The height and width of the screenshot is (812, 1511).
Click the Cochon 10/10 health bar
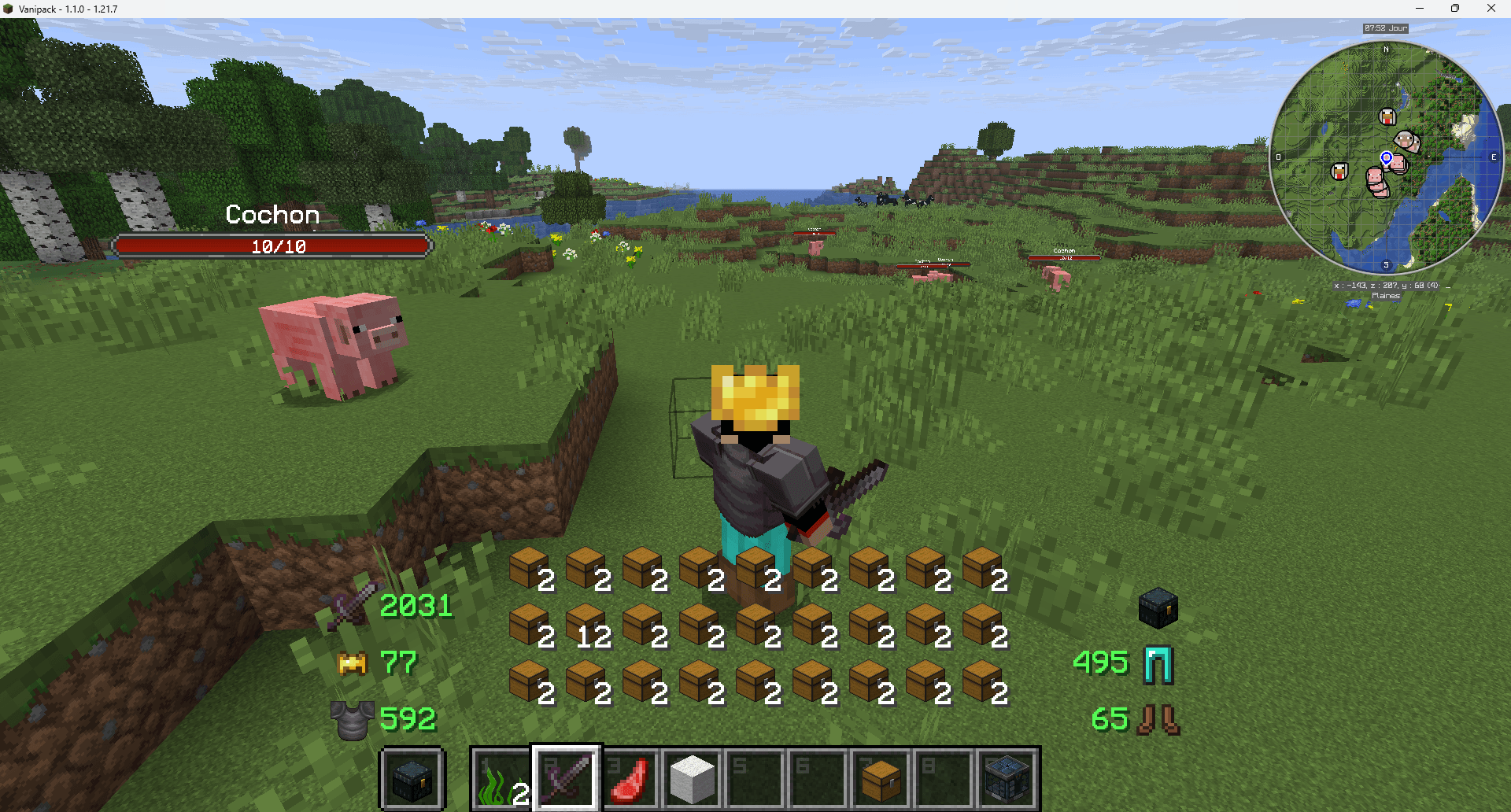(x=272, y=245)
